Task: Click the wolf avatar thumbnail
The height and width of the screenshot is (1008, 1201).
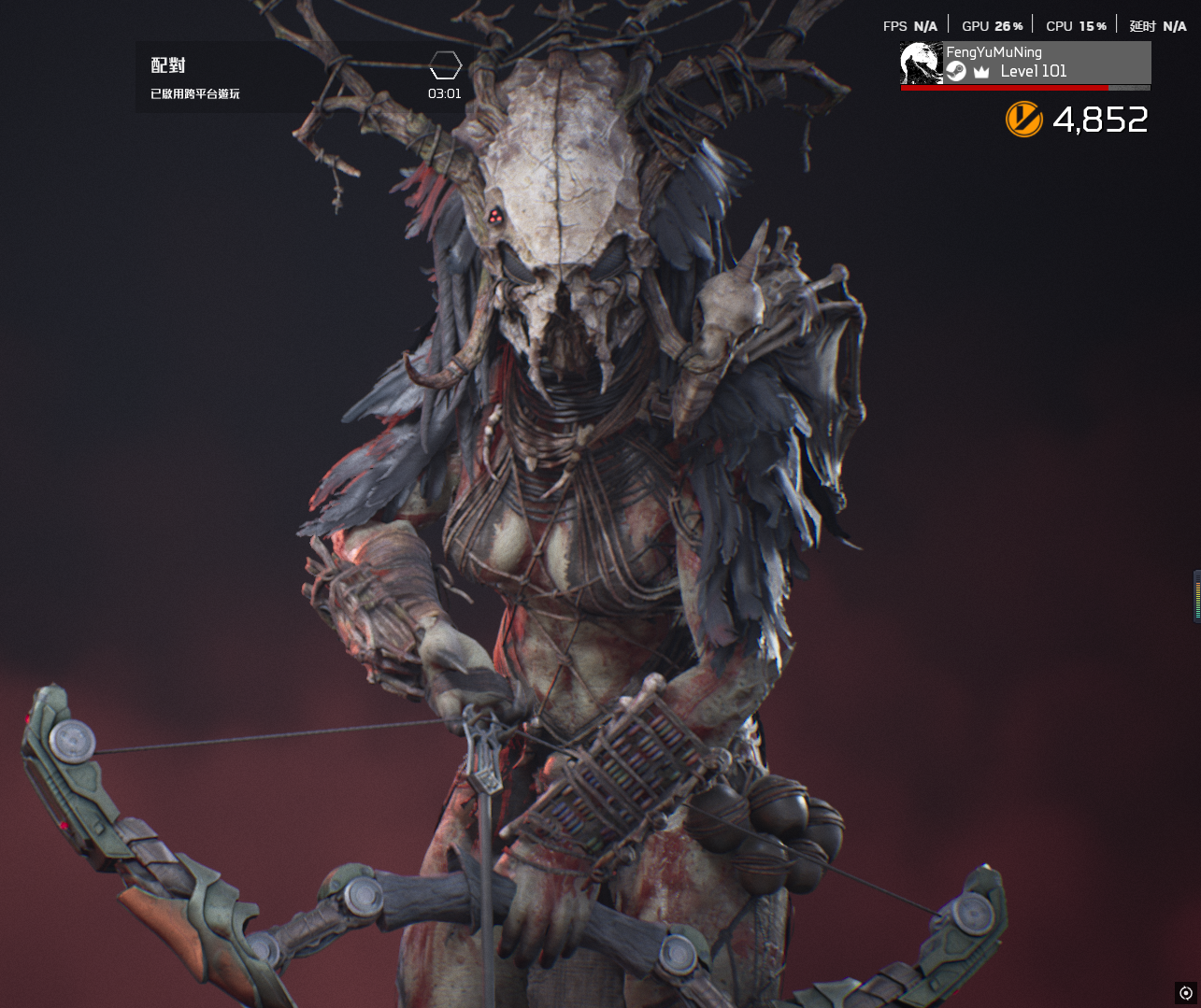Action: (x=921, y=63)
